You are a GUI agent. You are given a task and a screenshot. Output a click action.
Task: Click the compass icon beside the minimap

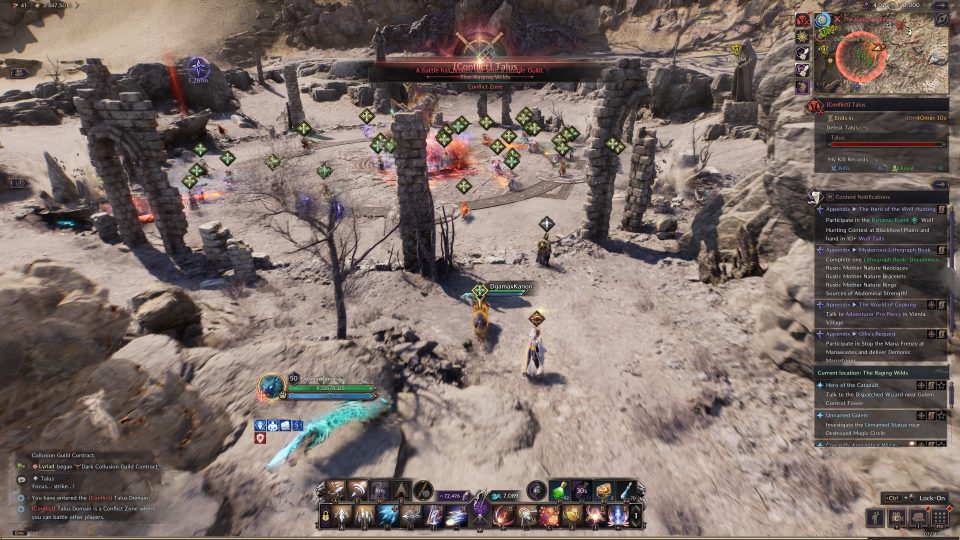[941, 18]
